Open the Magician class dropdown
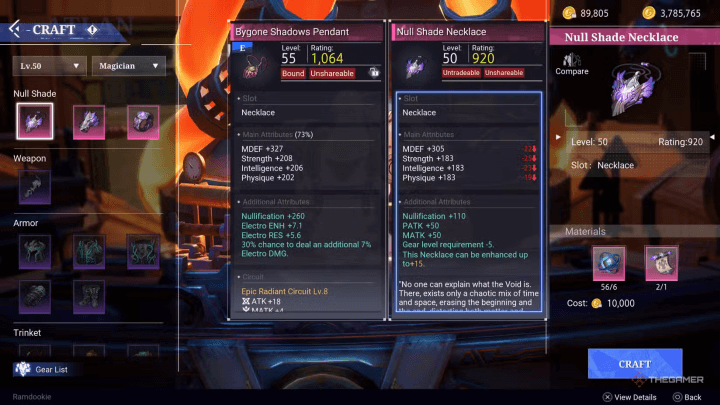 pos(129,66)
